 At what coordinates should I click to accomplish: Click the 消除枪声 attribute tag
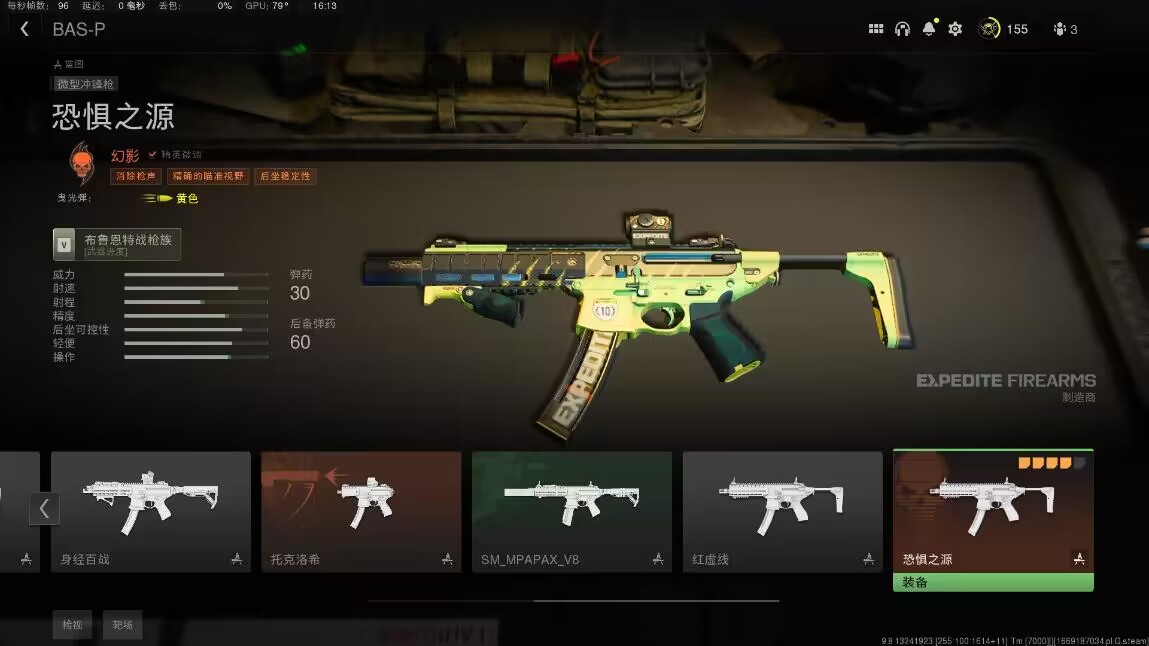135,176
